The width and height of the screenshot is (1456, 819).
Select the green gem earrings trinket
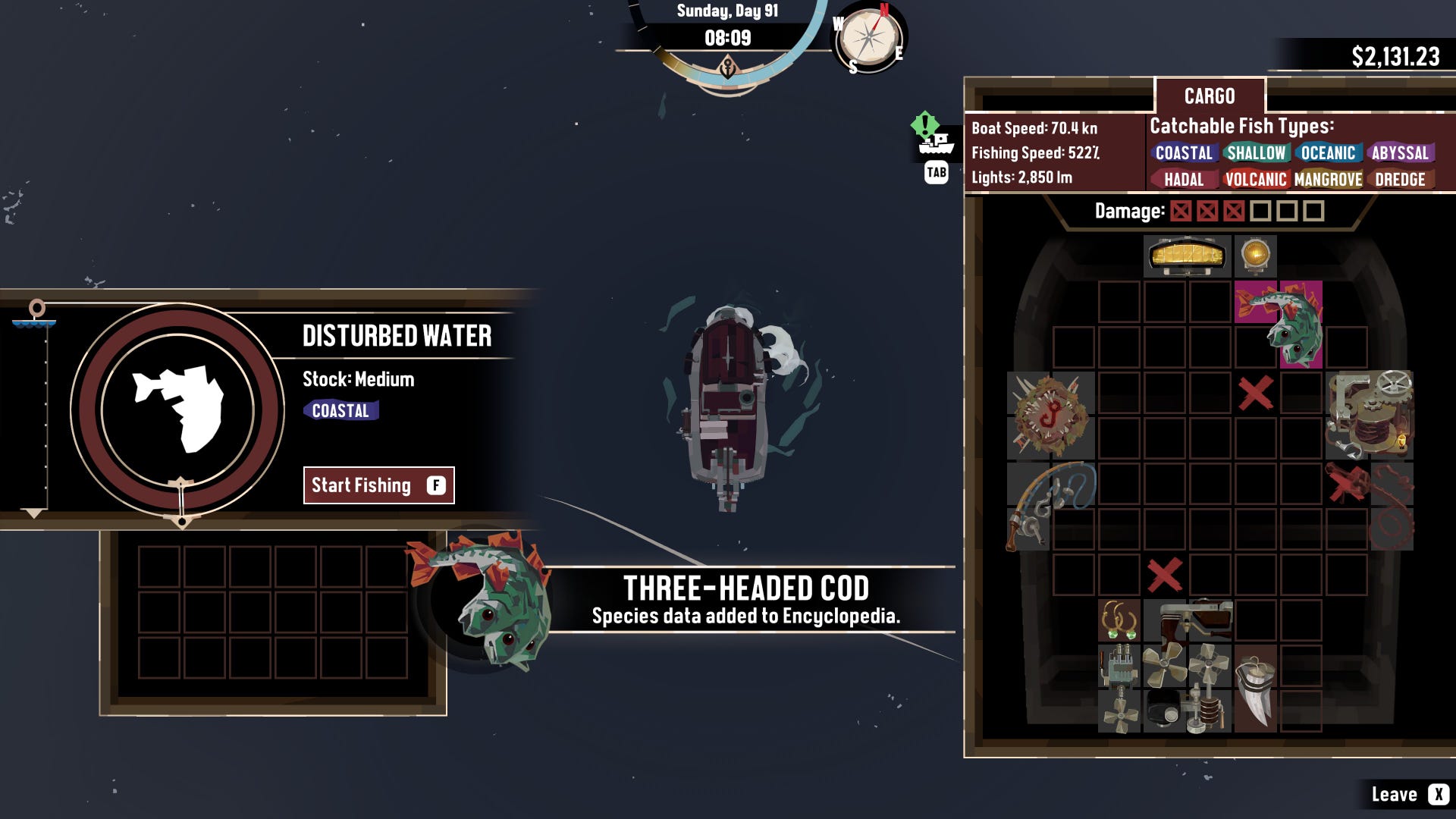(1119, 621)
